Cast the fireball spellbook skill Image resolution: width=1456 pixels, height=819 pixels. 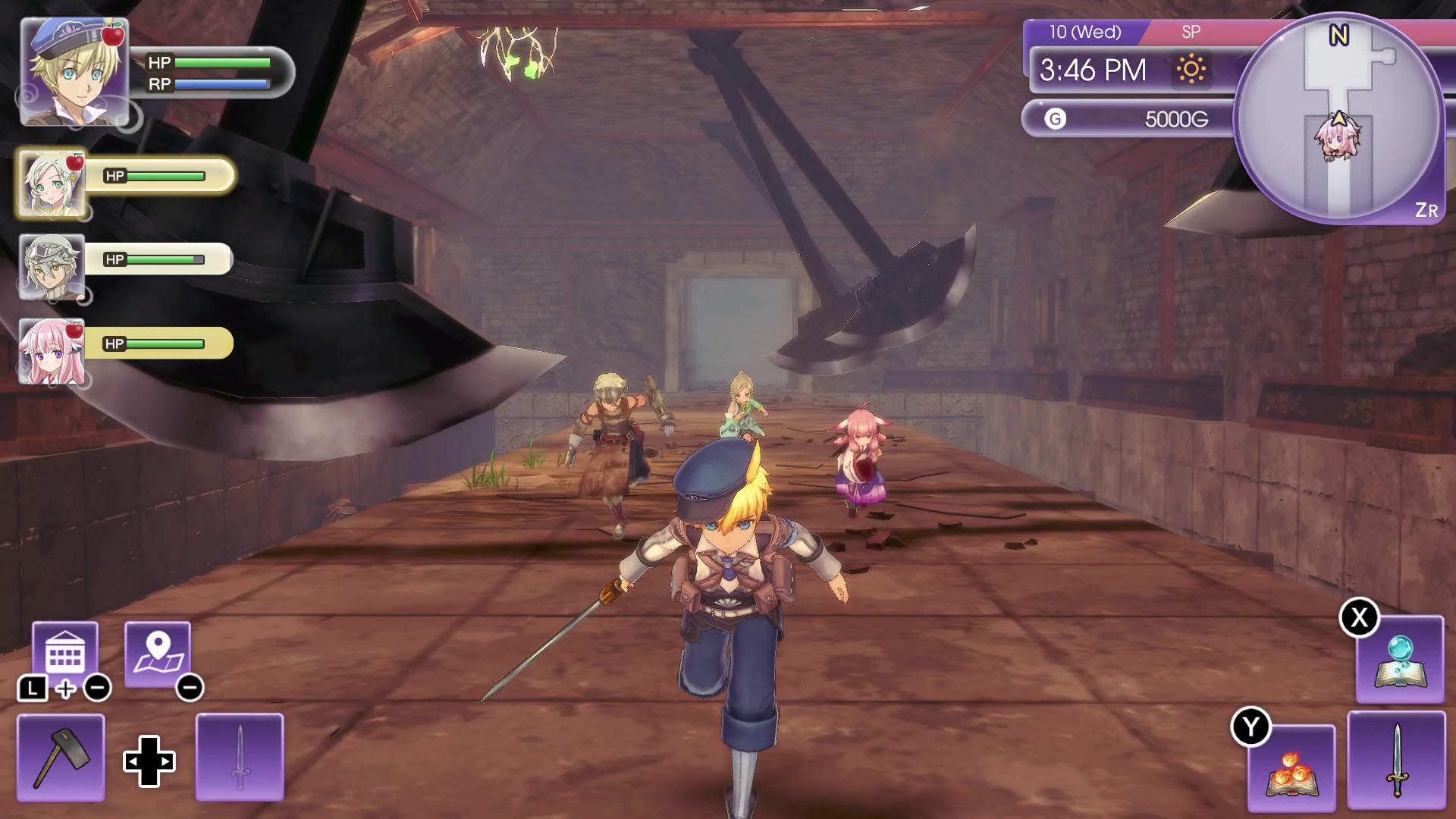(x=1291, y=767)
